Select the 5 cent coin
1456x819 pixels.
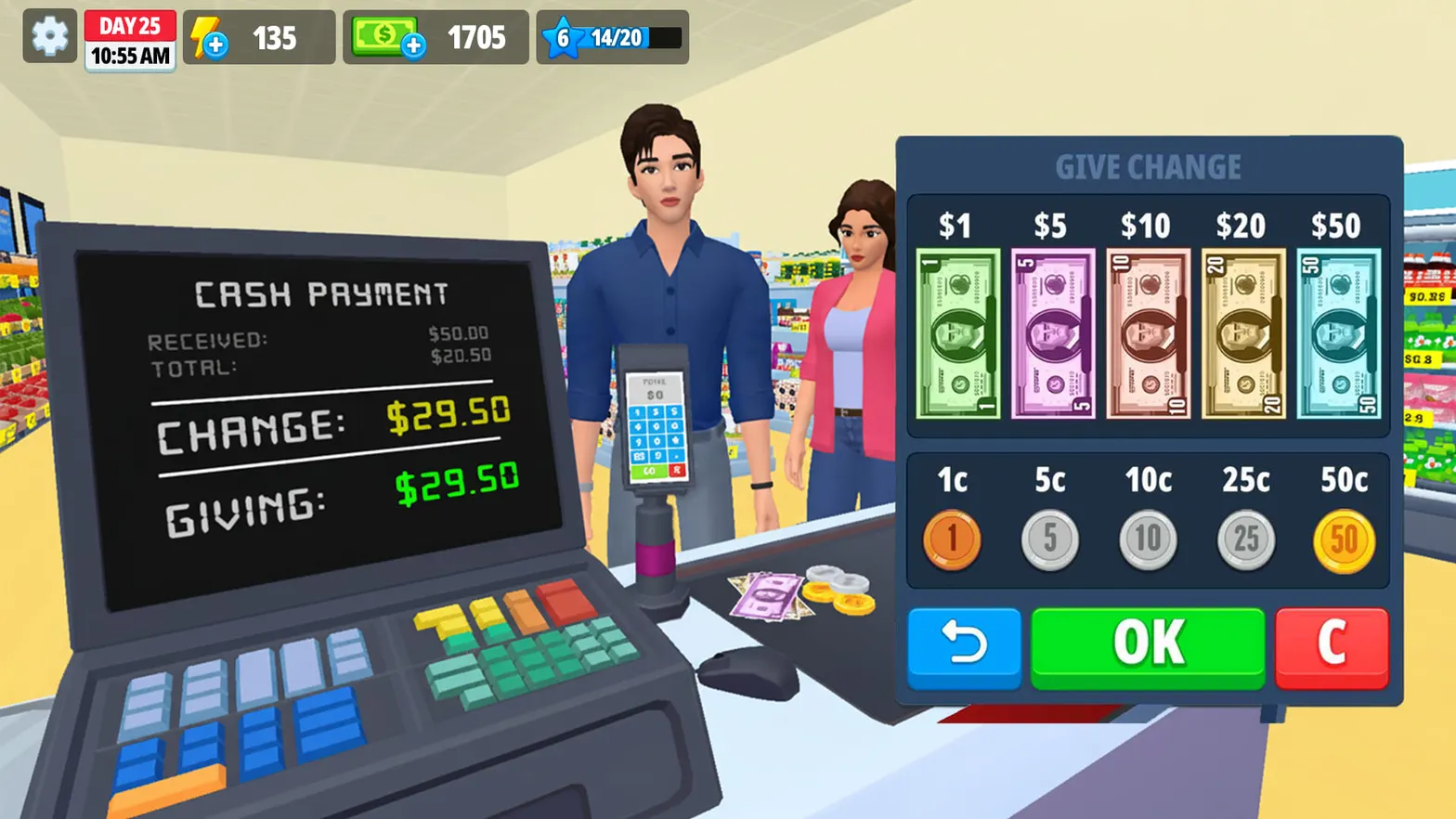[x=1049, y=539]
